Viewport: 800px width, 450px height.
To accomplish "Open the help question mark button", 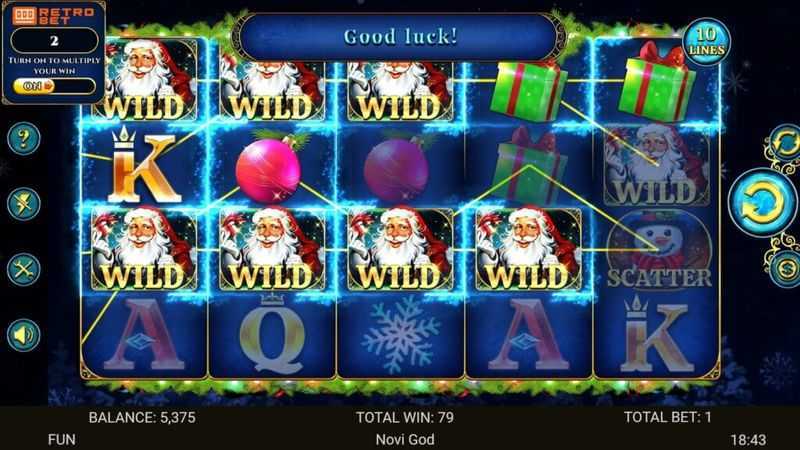I will (24, 138).
